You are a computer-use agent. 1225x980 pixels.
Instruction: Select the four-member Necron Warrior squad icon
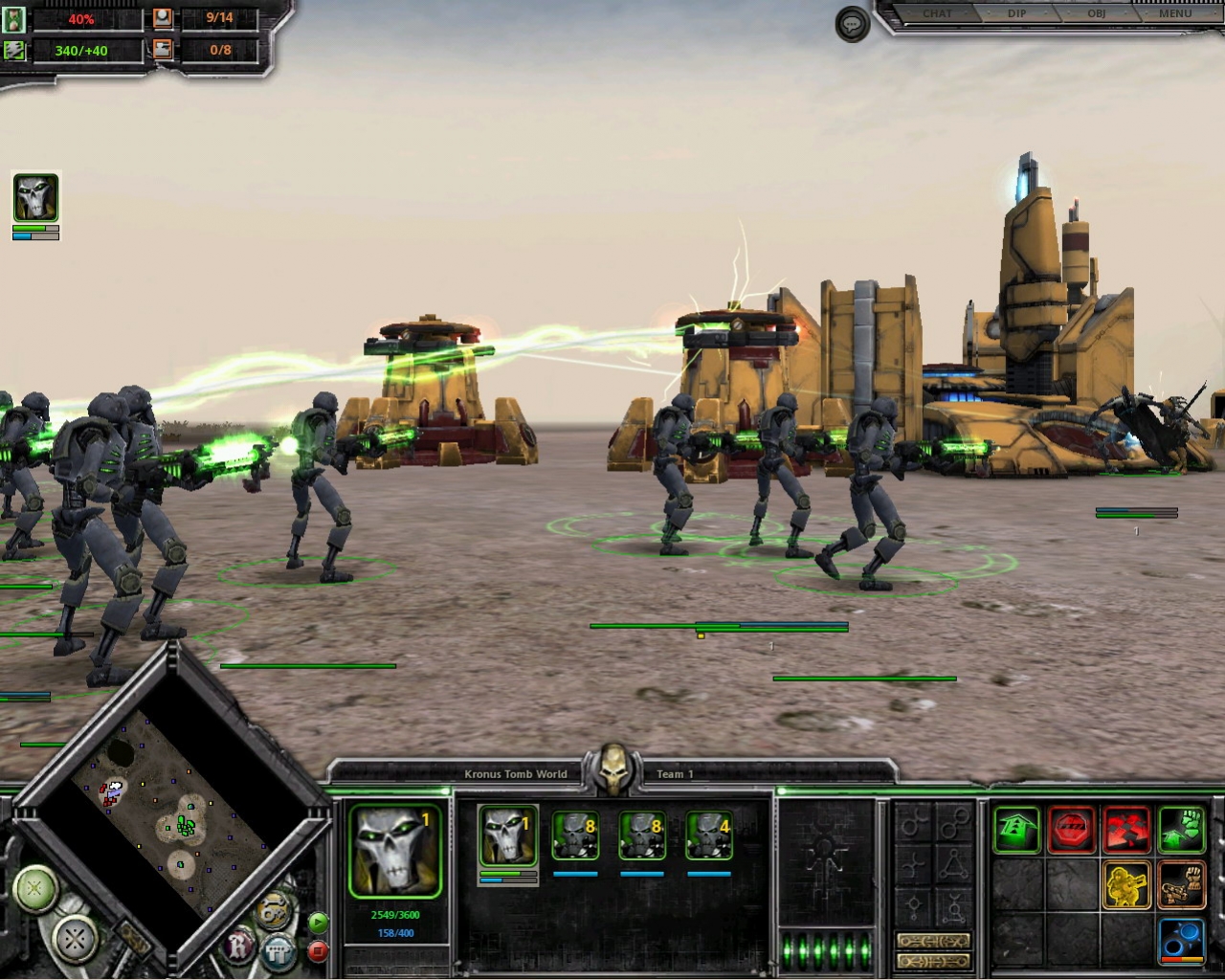(x=709, y=835)
